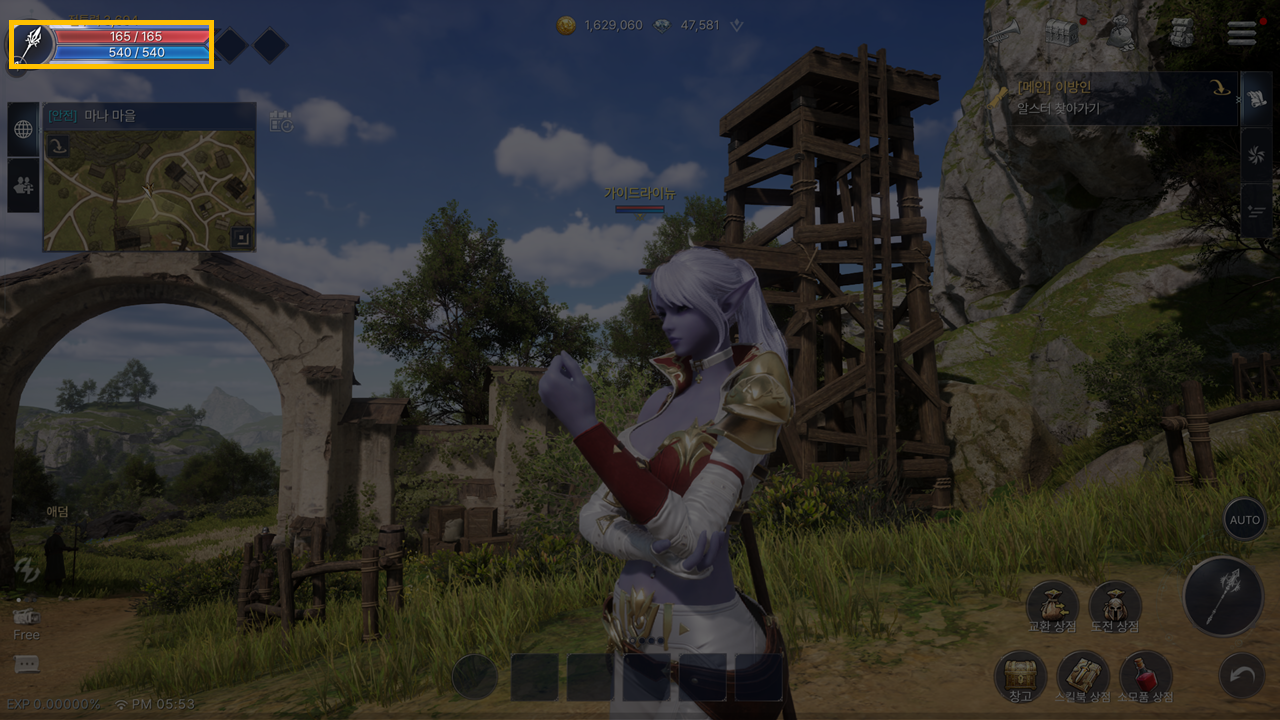This screenshot has height=720, width=1280.
Task: Click the curved back arrow button
Action: (x=1242, y=677)
